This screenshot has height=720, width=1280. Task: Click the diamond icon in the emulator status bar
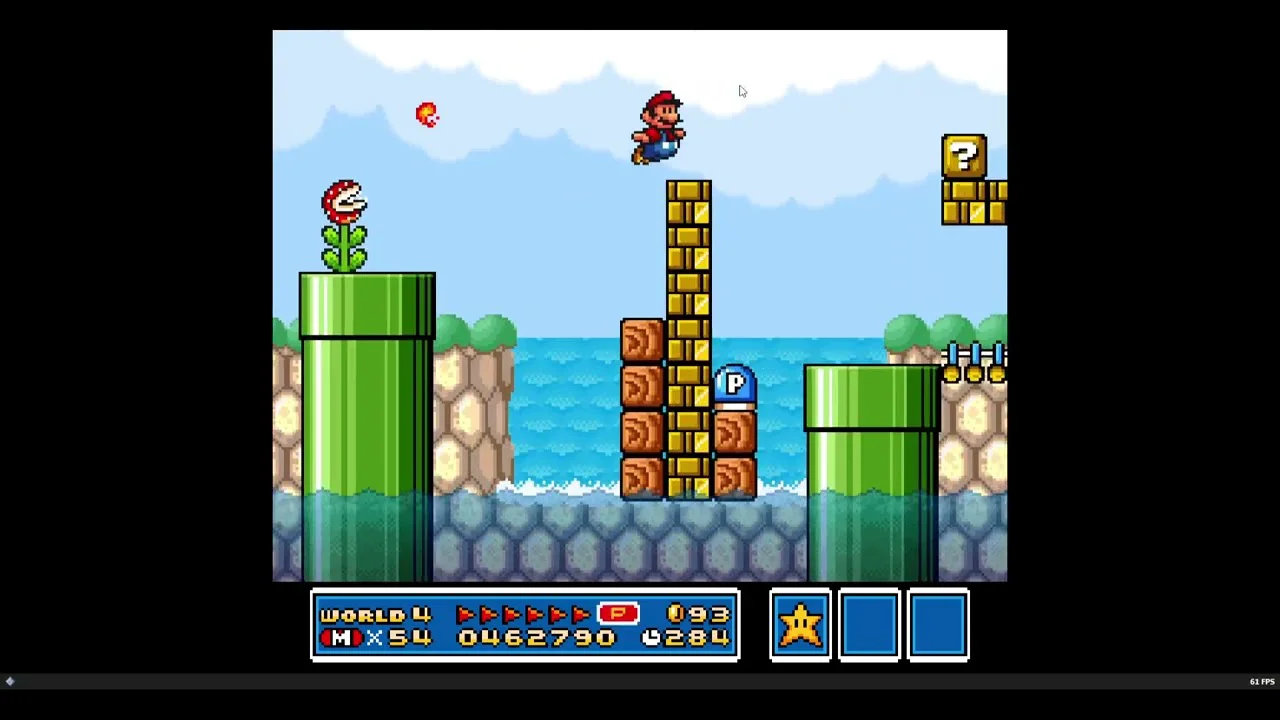10,681
